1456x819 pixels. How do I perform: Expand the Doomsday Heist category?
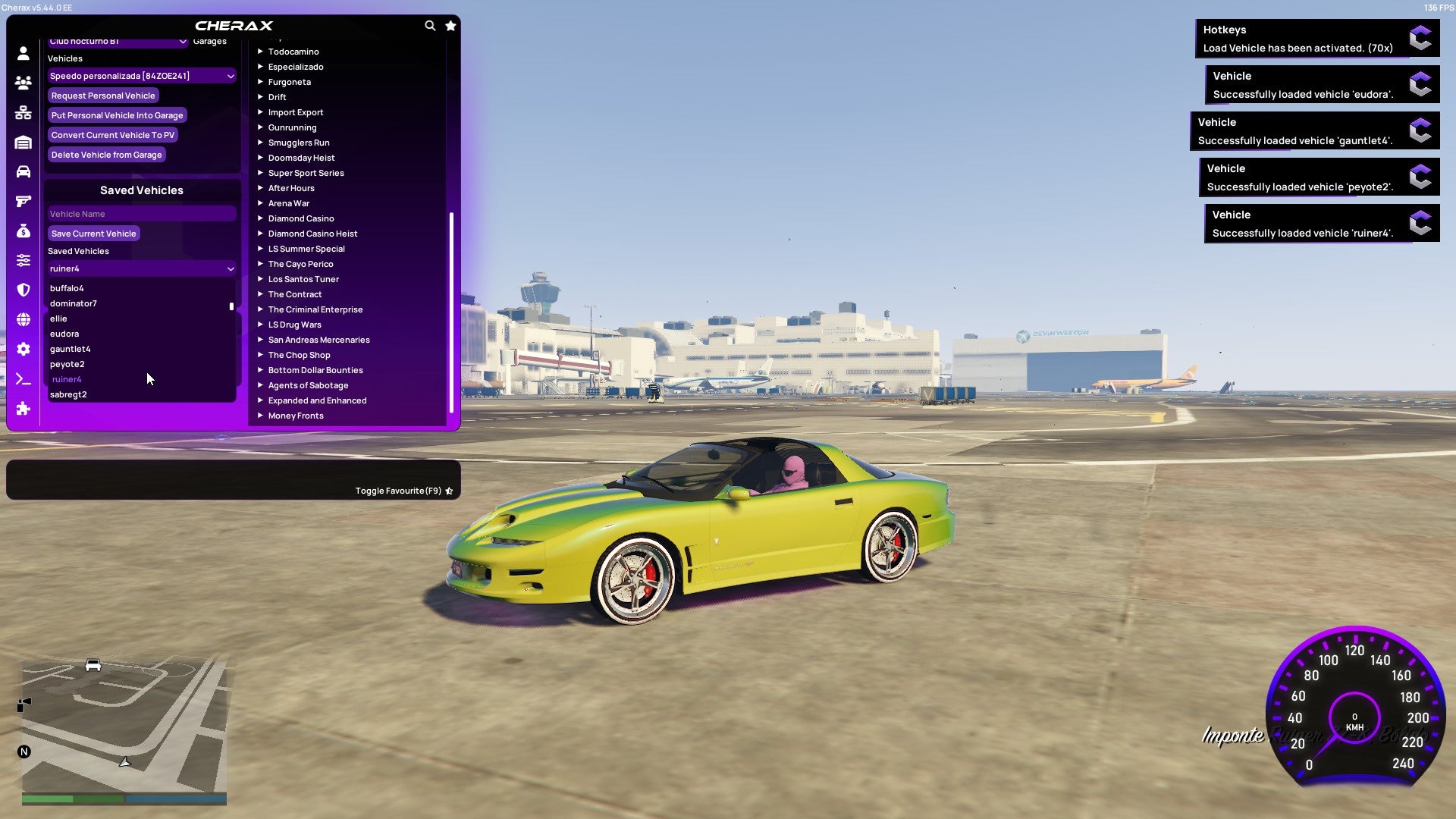(x=301, y=157)
